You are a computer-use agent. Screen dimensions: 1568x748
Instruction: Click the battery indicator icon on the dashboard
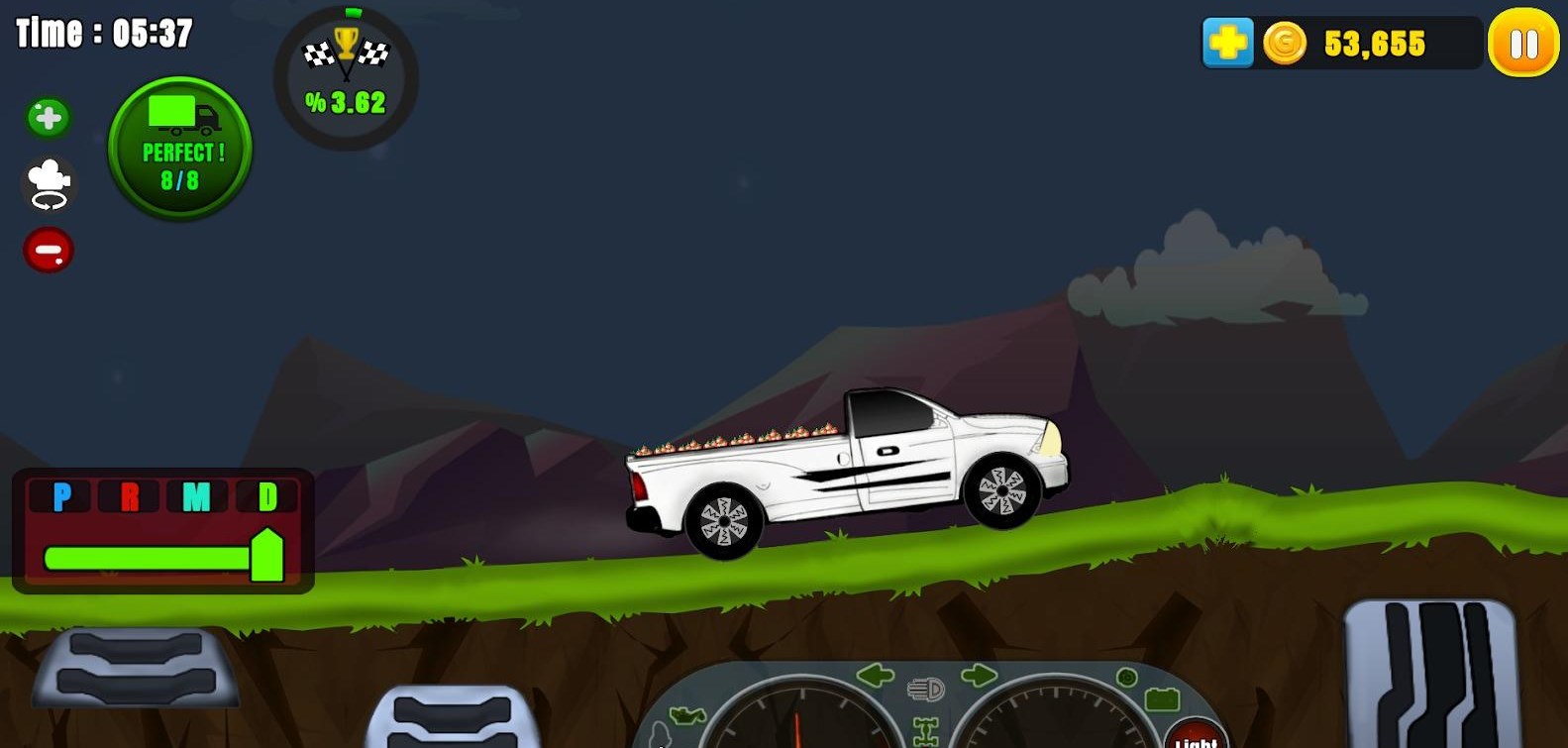(x=1162, y=699)
